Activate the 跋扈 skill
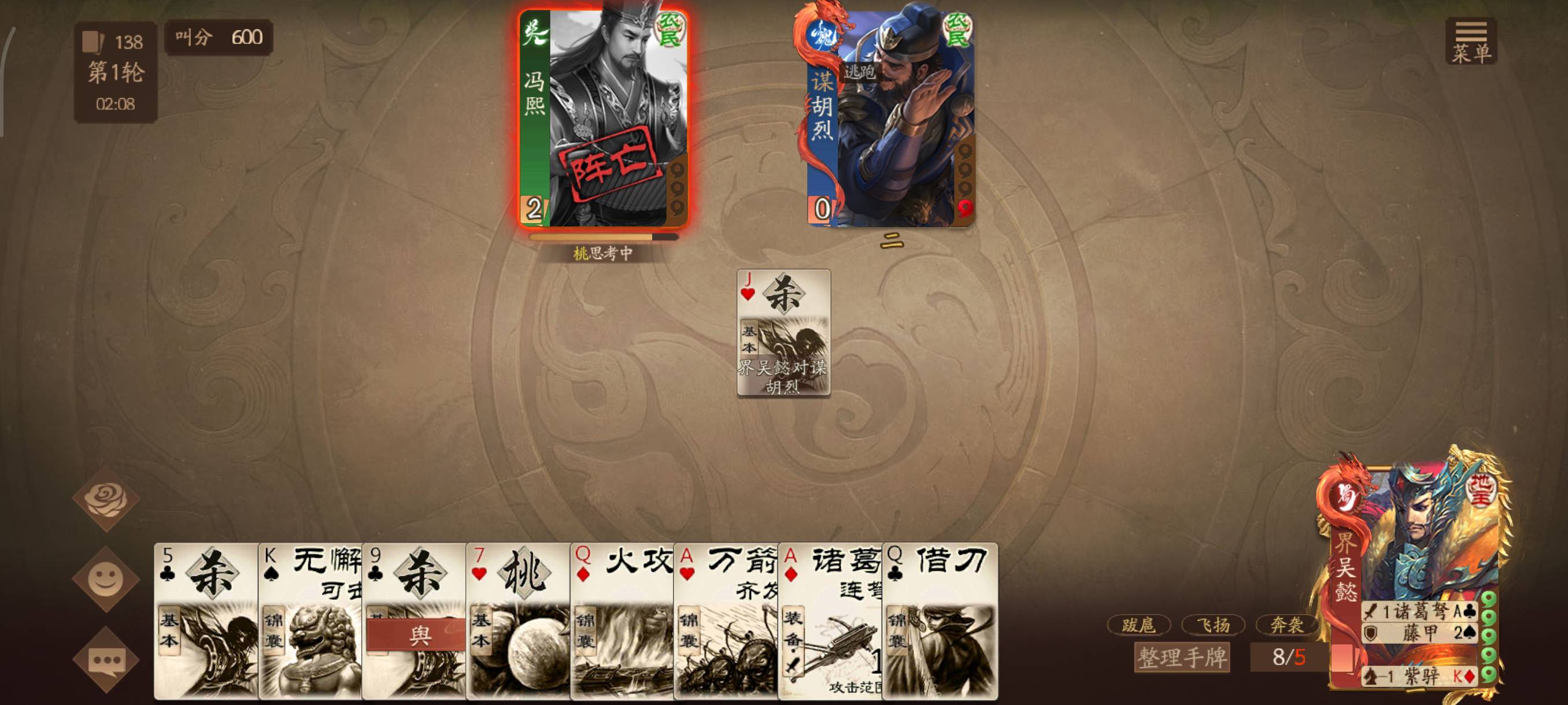Image resolution: width=1568 pixels, height=705 pixels. (1139, 625)
